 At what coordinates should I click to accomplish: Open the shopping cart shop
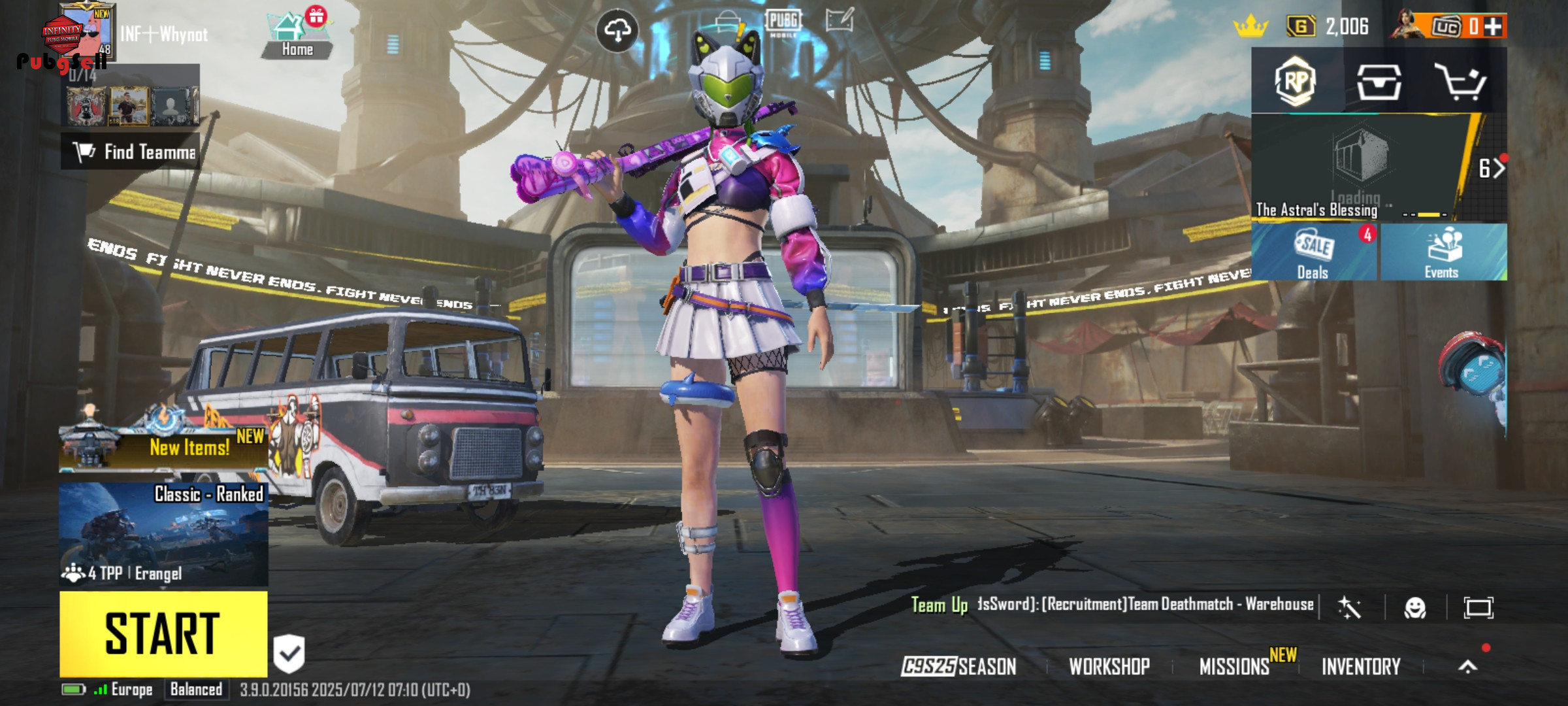coord(1460,82)
